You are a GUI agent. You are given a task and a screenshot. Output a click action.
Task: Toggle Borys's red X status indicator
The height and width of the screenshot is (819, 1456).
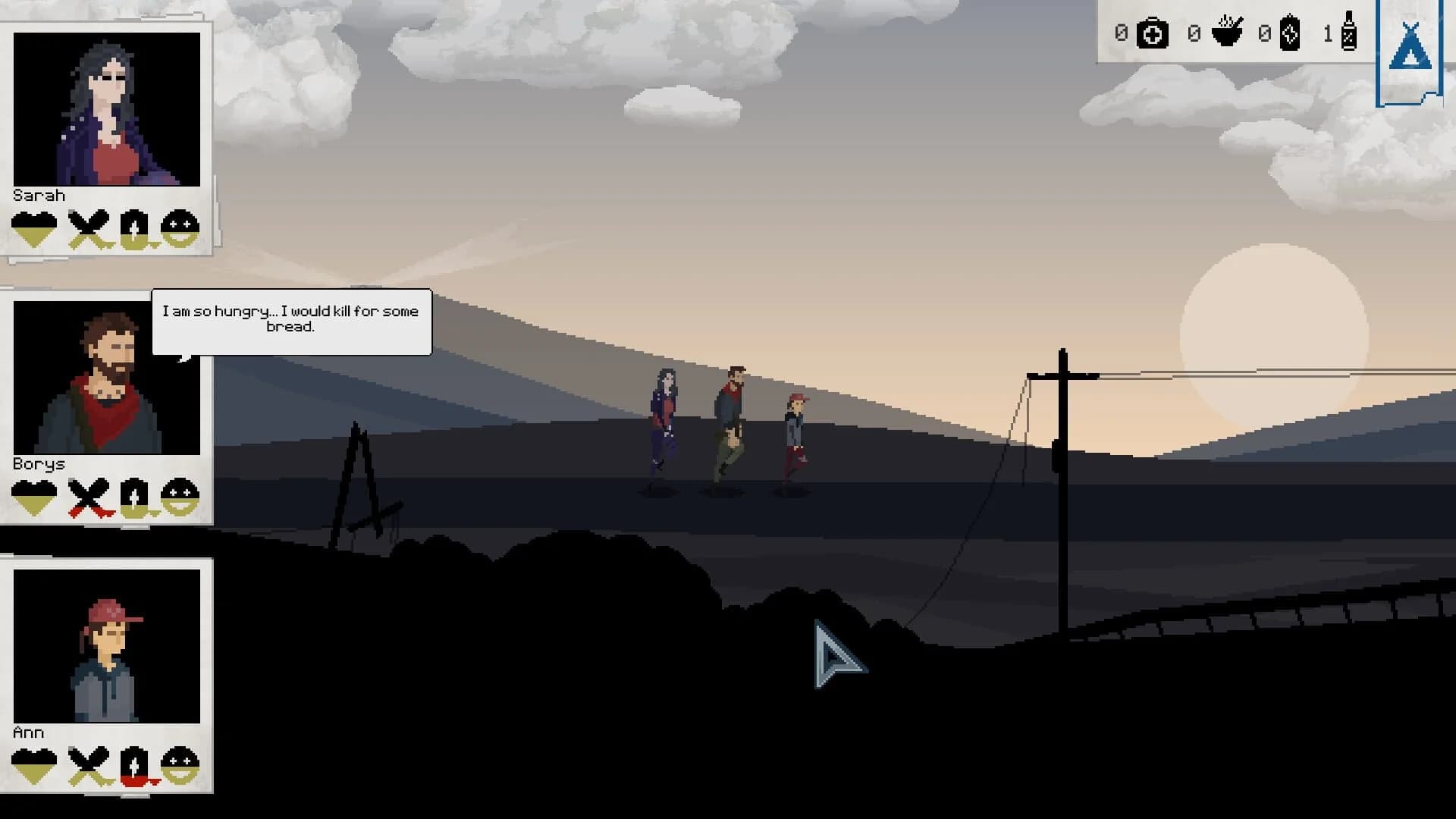(87, 498)
